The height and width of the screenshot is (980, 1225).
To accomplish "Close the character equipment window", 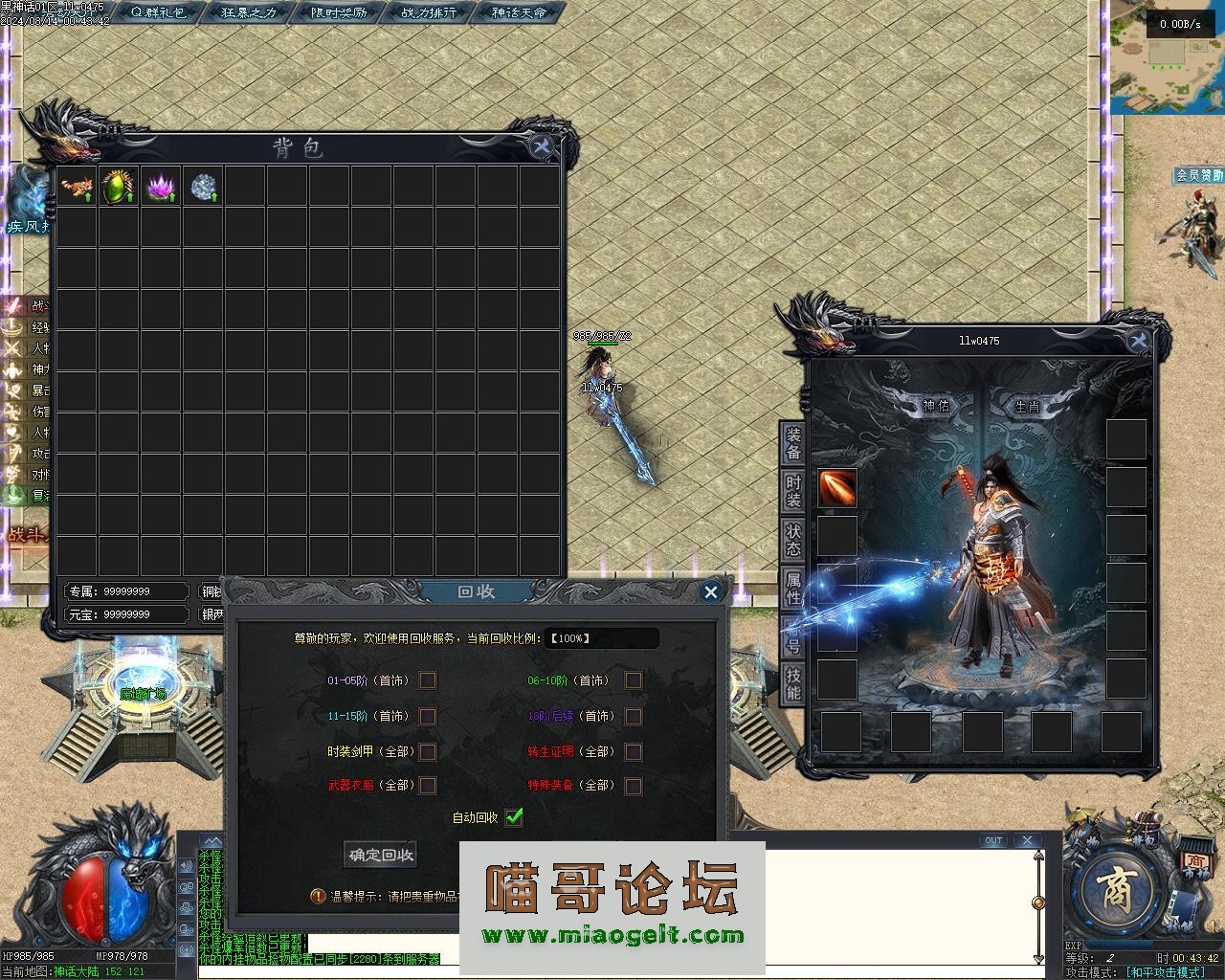I will coord(1138,340).
